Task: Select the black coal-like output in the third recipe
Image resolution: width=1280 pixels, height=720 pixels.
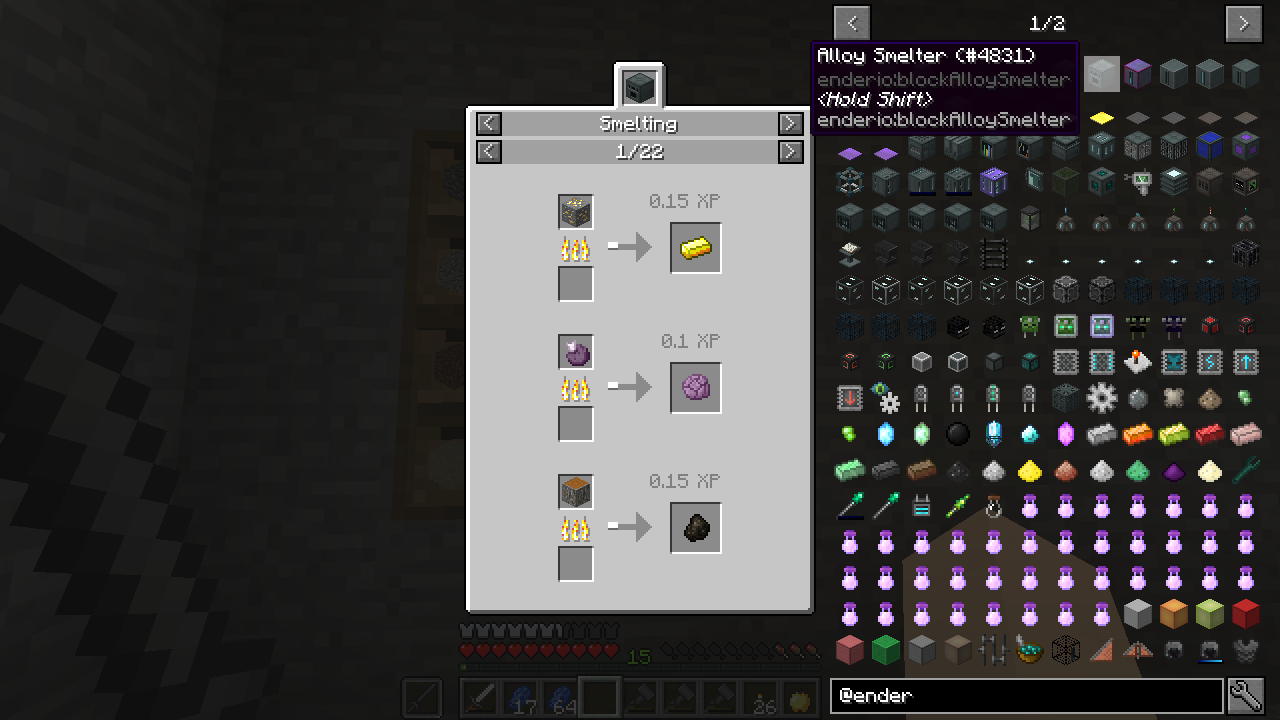Action: 696,528
